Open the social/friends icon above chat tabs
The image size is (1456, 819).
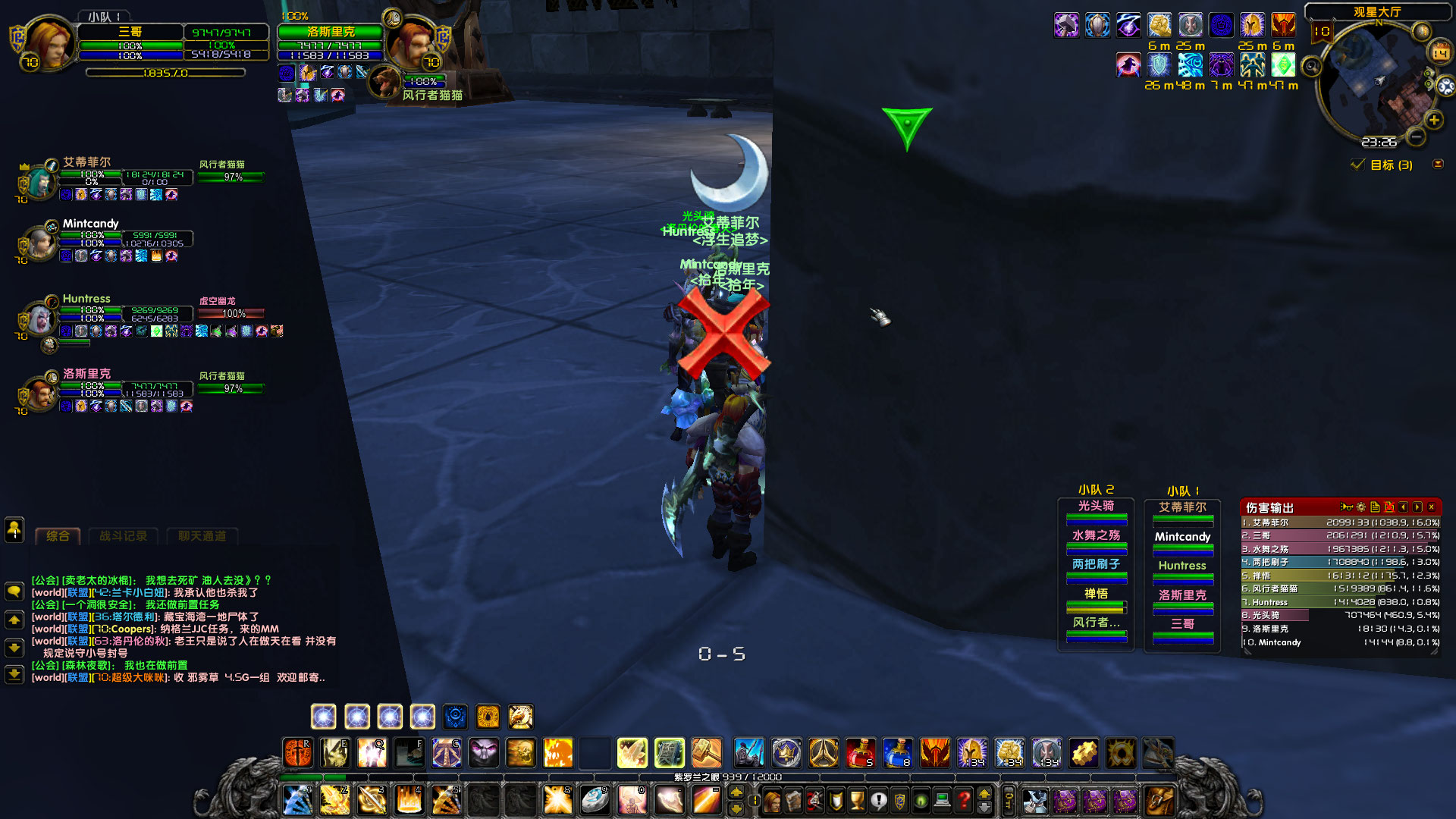pyautogui.click(x=14, y=531)
